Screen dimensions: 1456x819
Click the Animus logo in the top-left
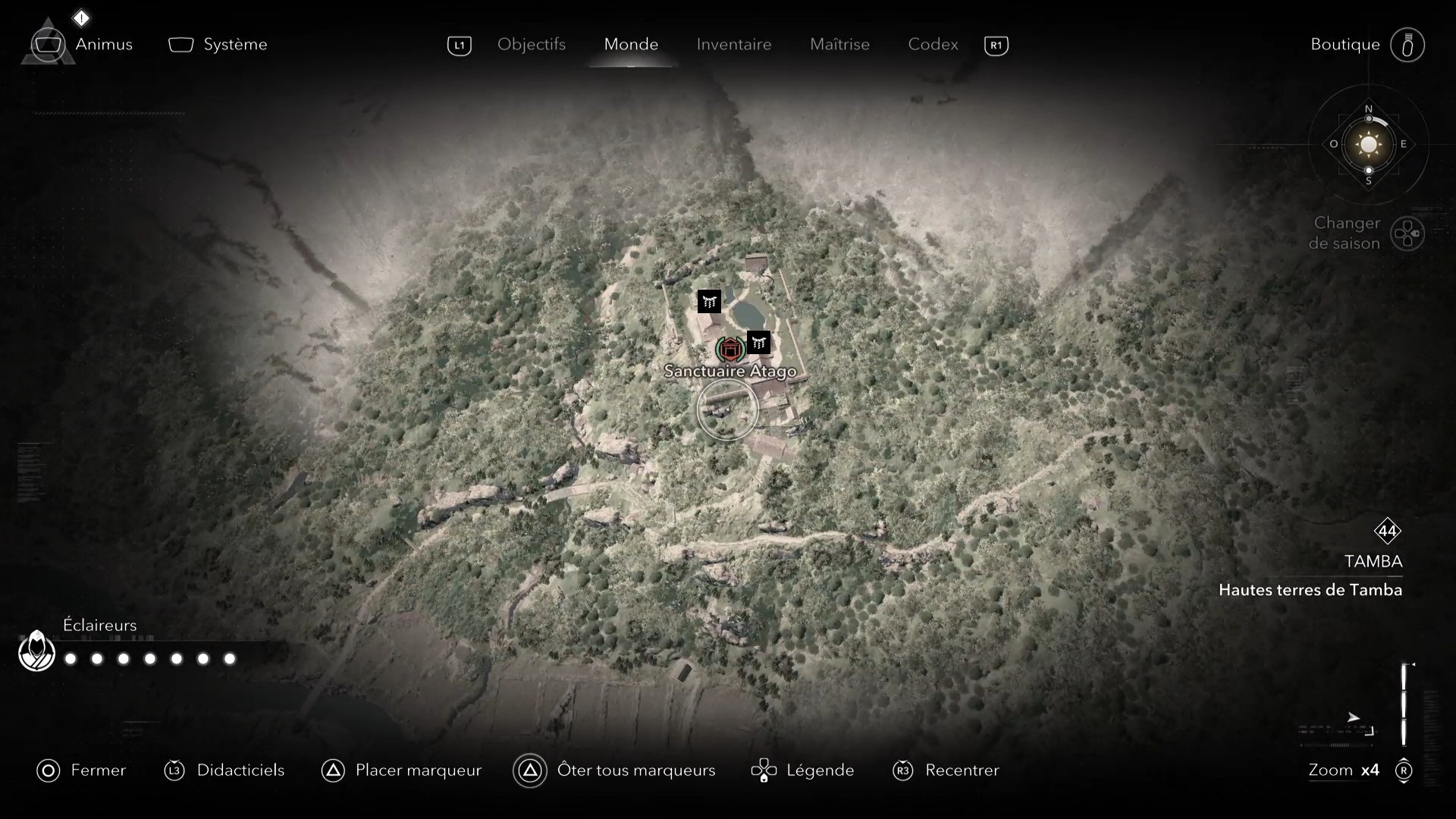(49, 43)
